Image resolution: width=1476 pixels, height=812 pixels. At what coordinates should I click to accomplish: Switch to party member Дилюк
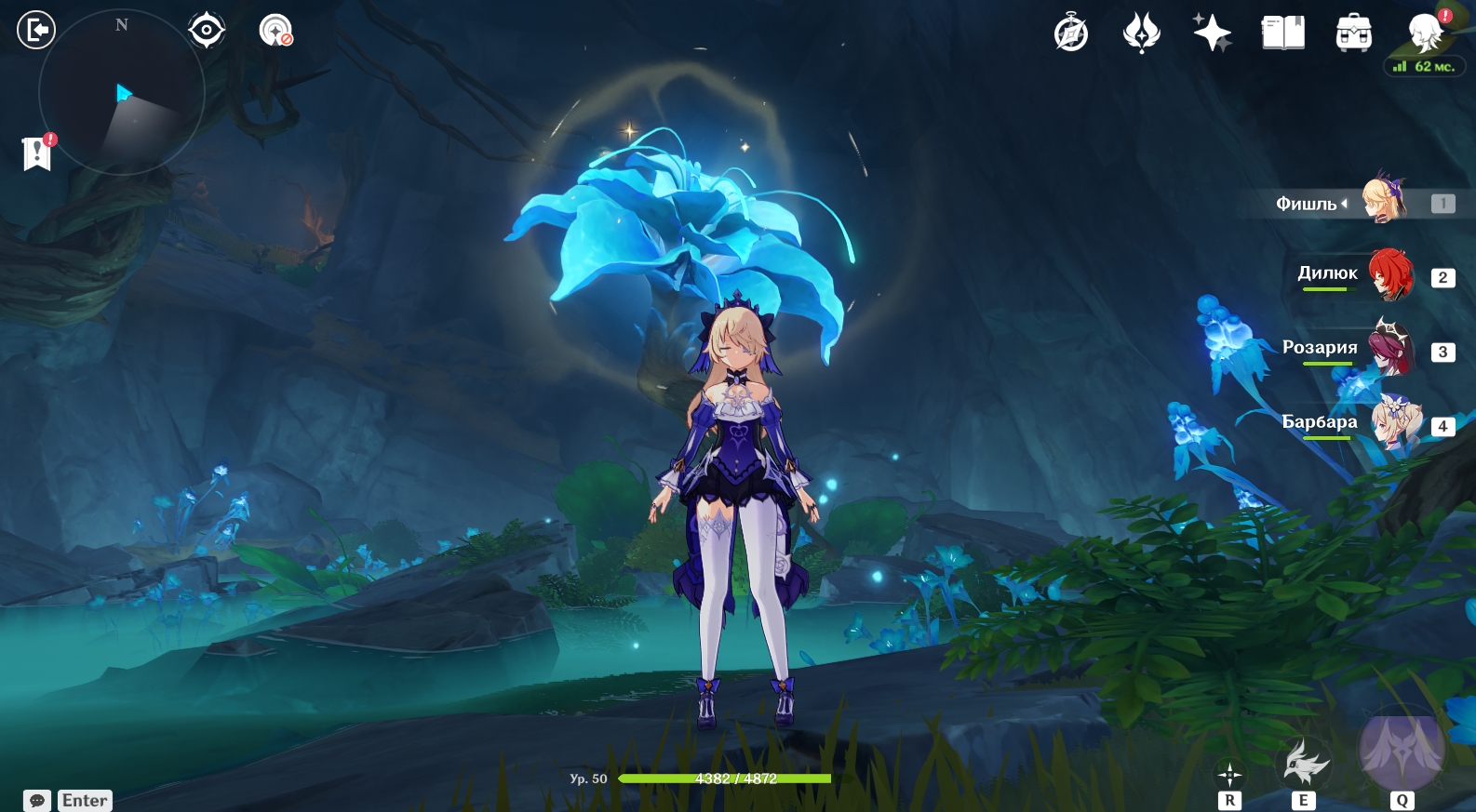(1390, 274)
